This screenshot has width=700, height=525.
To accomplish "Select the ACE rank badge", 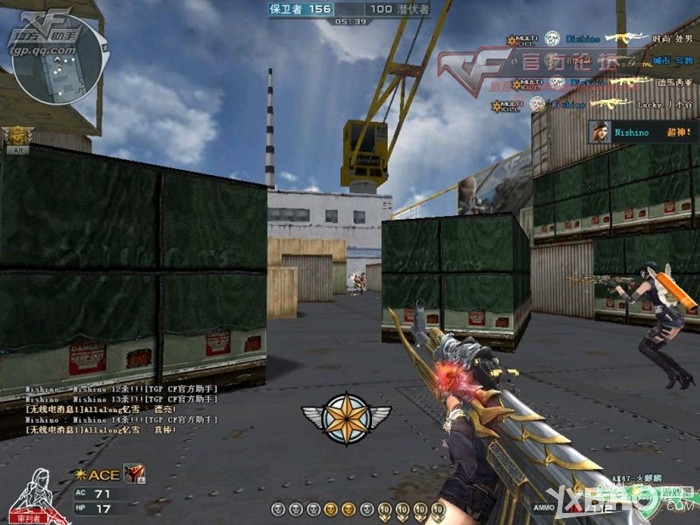I will pos(97,474).
